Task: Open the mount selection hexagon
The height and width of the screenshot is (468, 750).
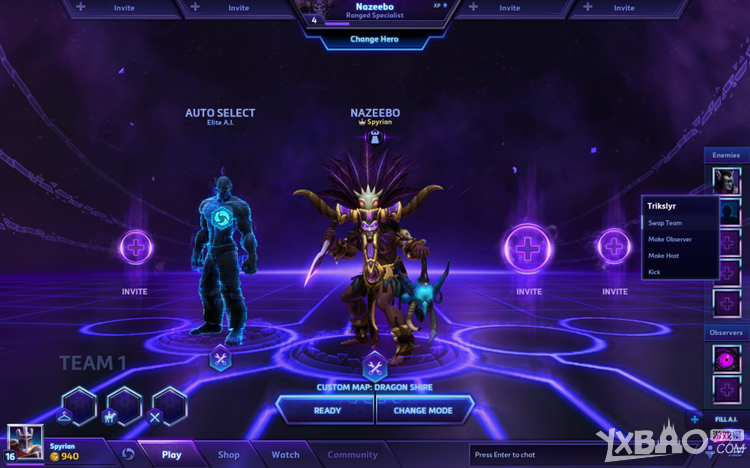Action: click(x=123, y=406)
